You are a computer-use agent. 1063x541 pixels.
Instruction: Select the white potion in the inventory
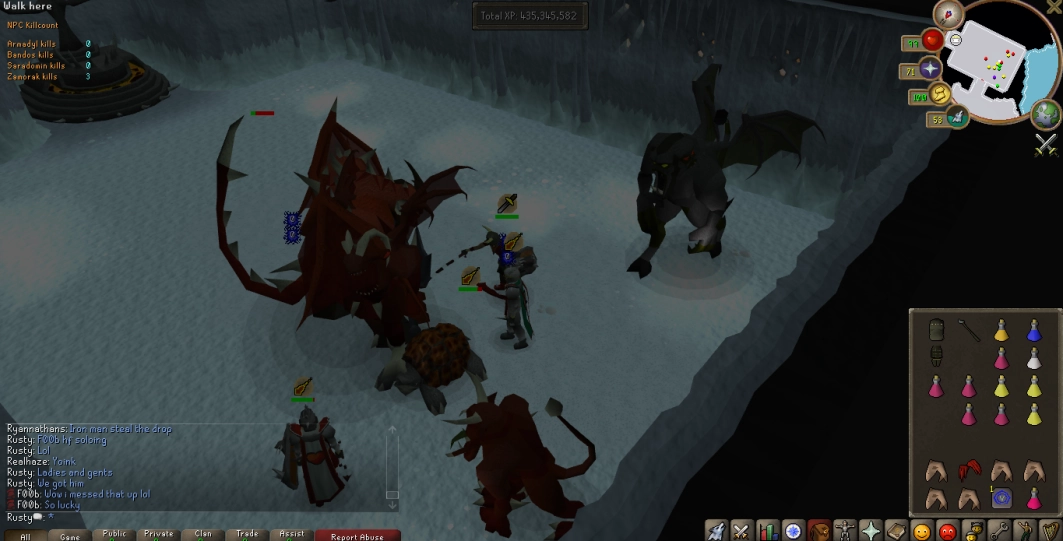pos(1033,358)
